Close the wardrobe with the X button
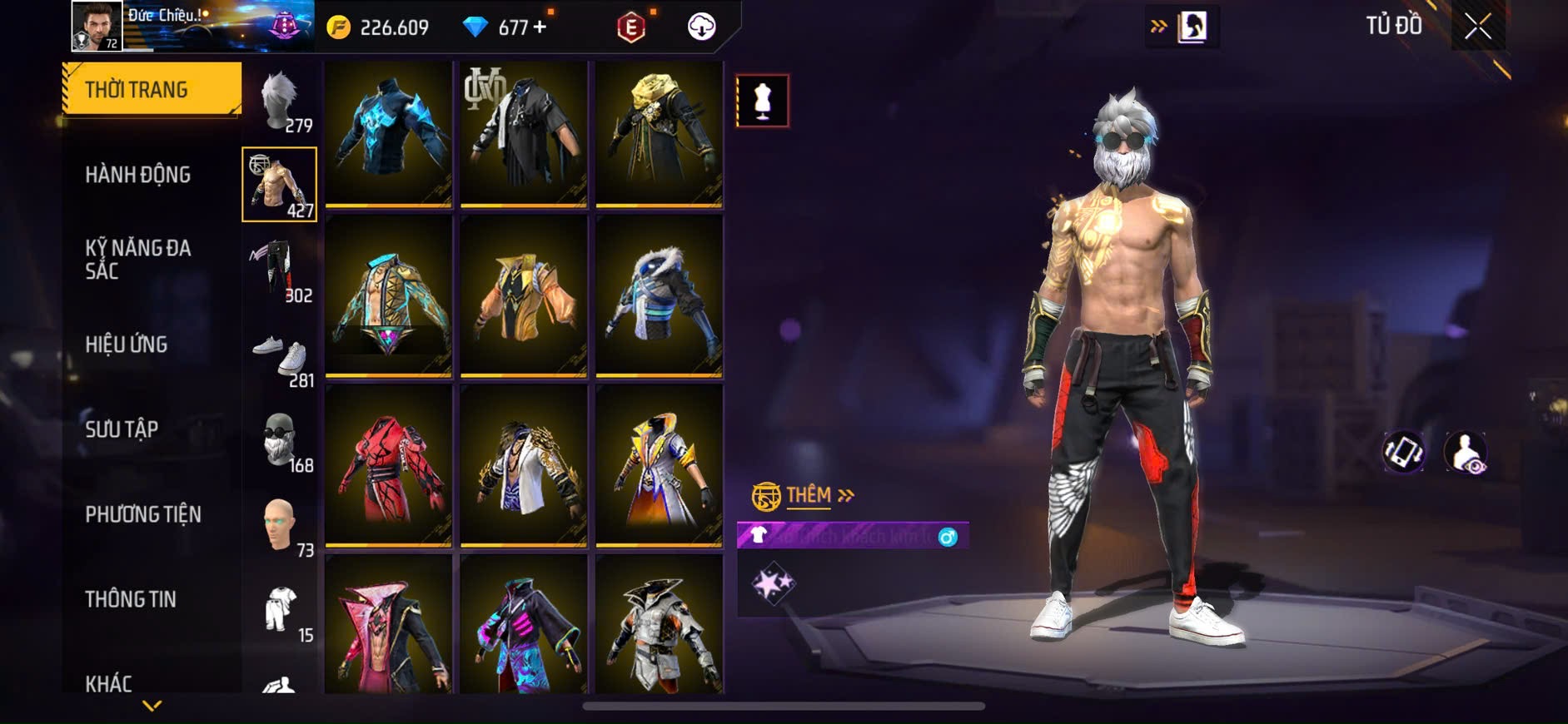 click(1477, 27)
